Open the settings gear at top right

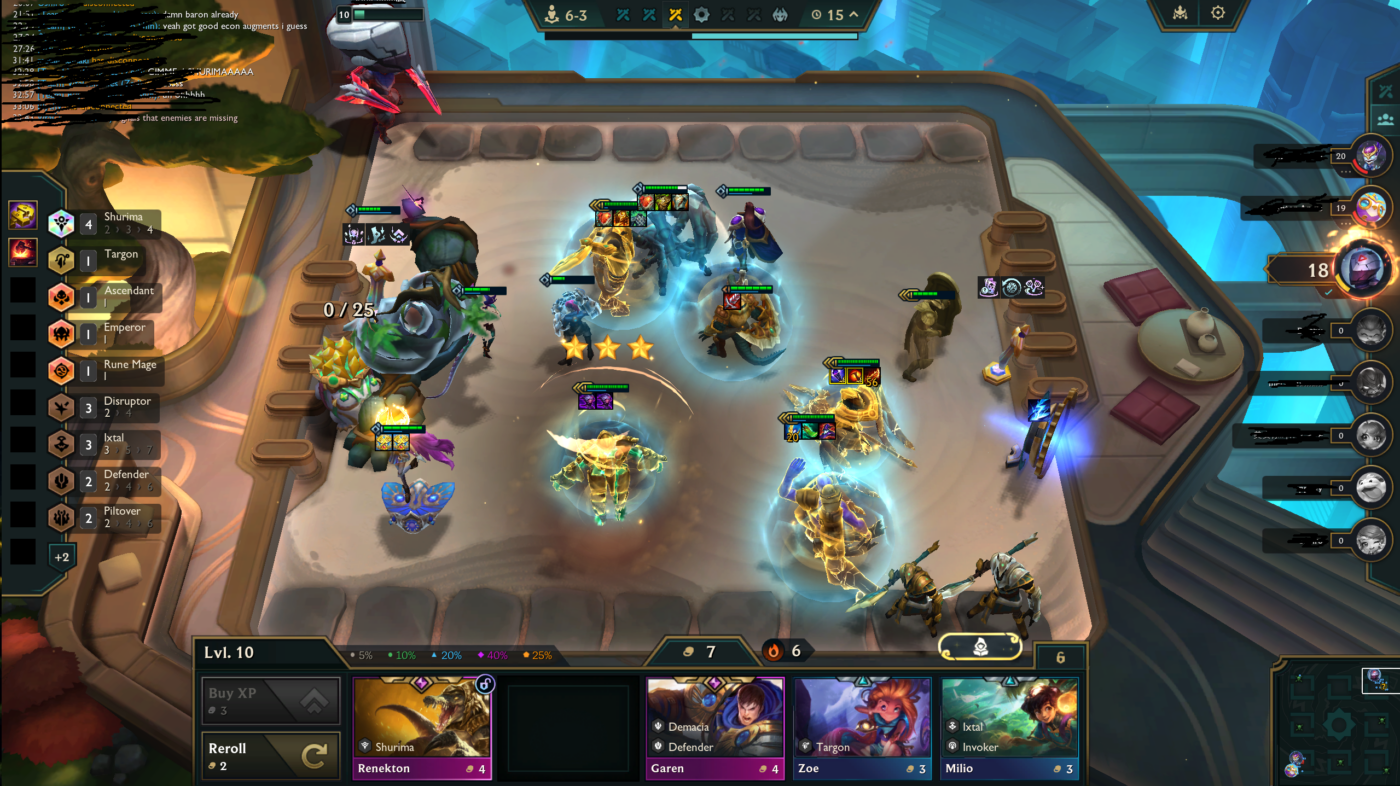[1218, 13]
